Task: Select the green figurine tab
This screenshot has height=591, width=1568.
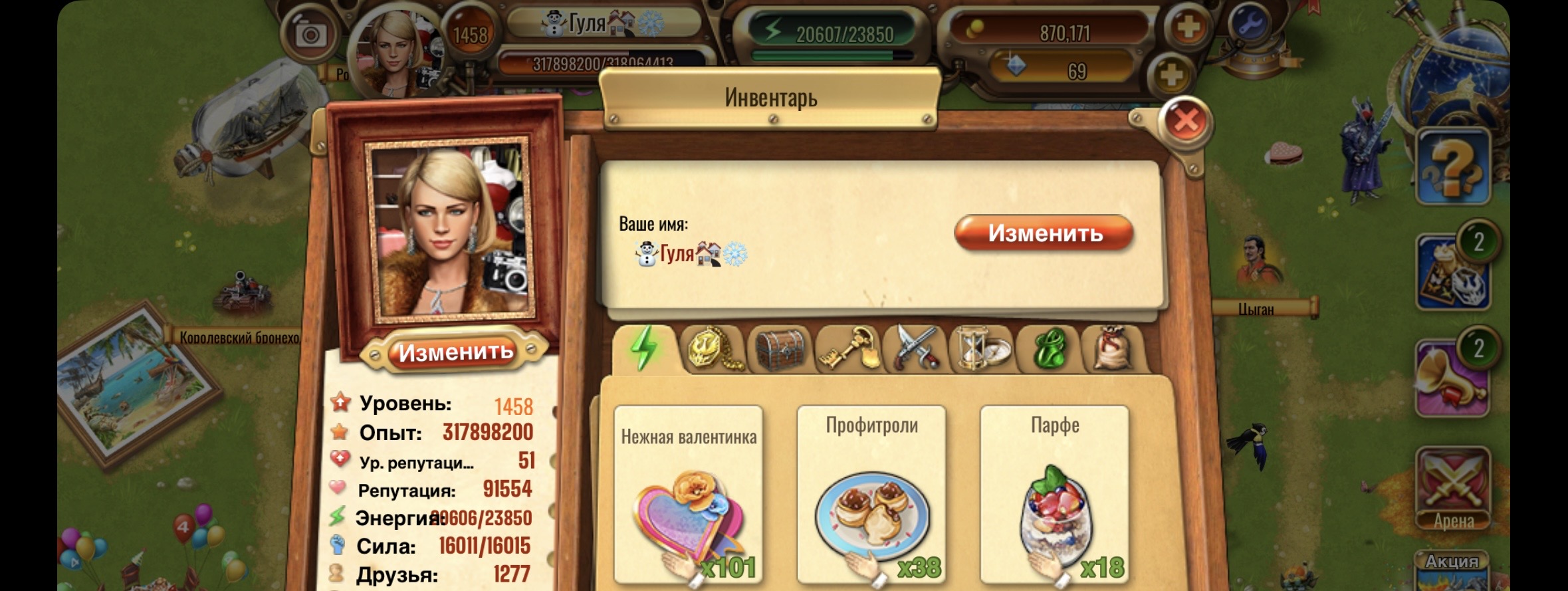Action: [1050, 349]
